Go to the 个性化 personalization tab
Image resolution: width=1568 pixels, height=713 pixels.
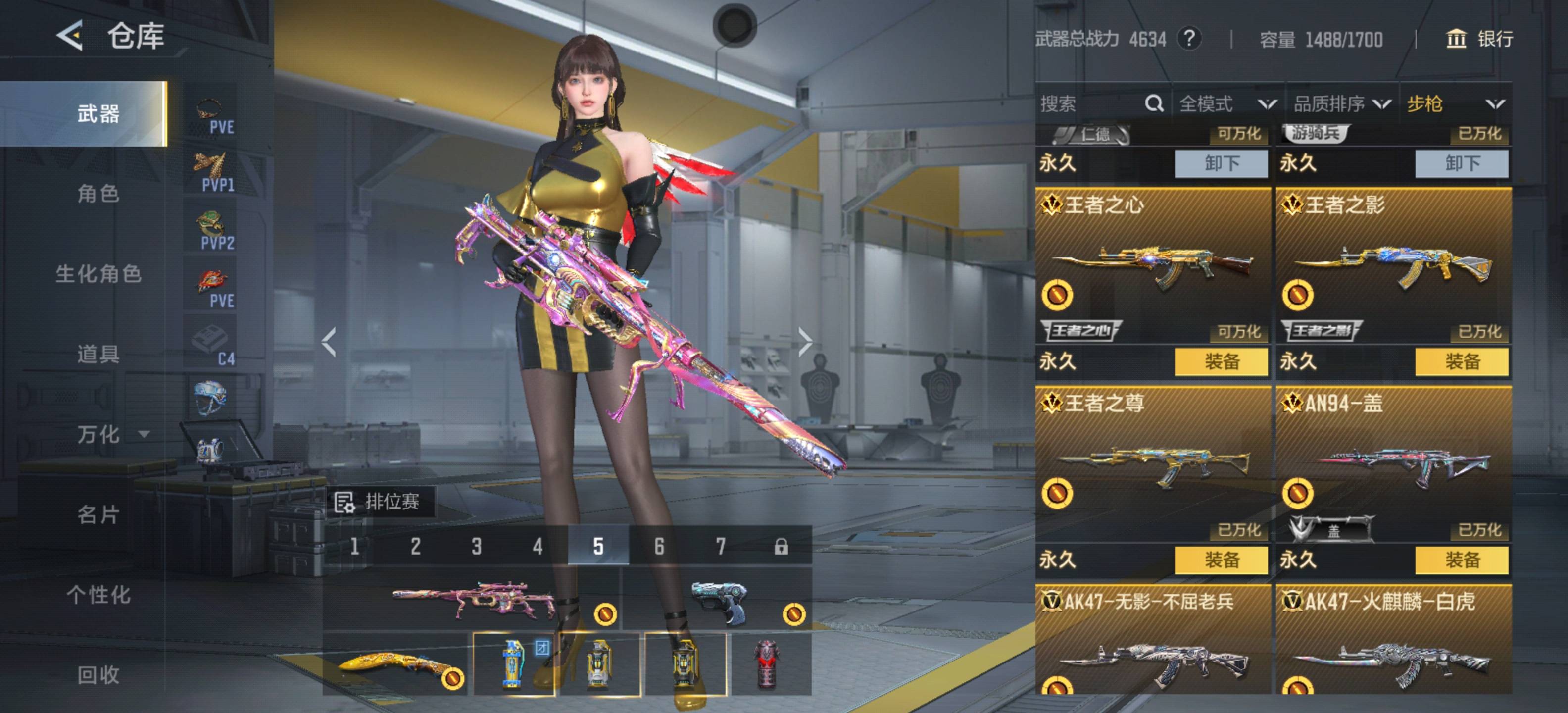(98, 595)
